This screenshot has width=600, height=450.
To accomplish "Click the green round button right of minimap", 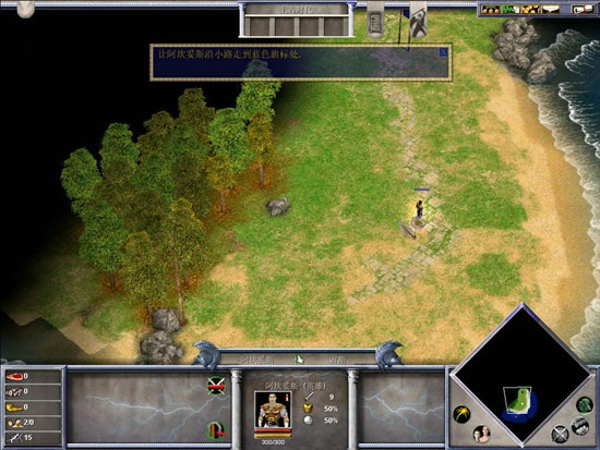I will coord(584,404).
